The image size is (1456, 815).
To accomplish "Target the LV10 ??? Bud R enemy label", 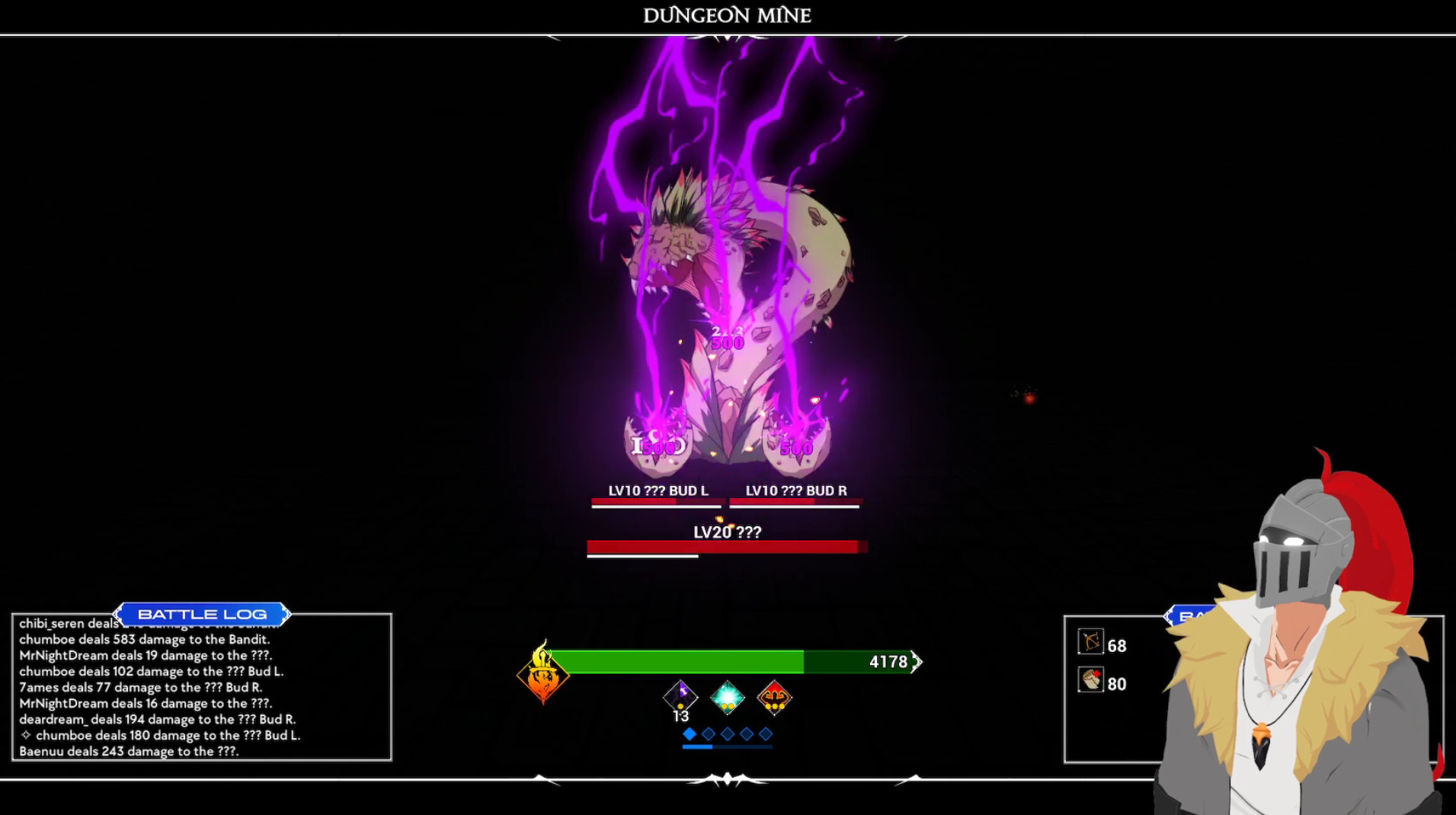I will click(x=796, y=491).
